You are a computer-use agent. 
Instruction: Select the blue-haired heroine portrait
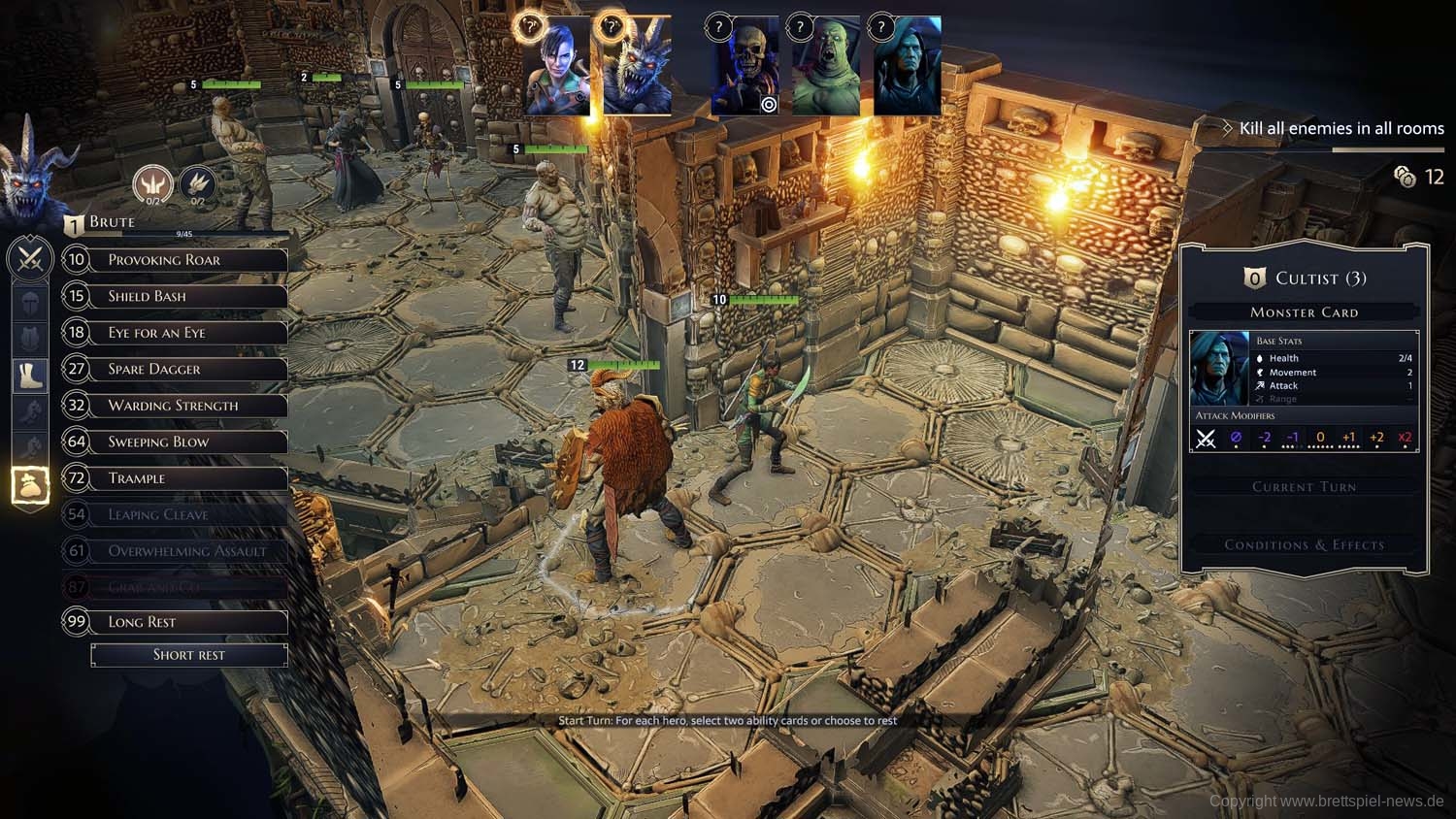click(556, 68)
